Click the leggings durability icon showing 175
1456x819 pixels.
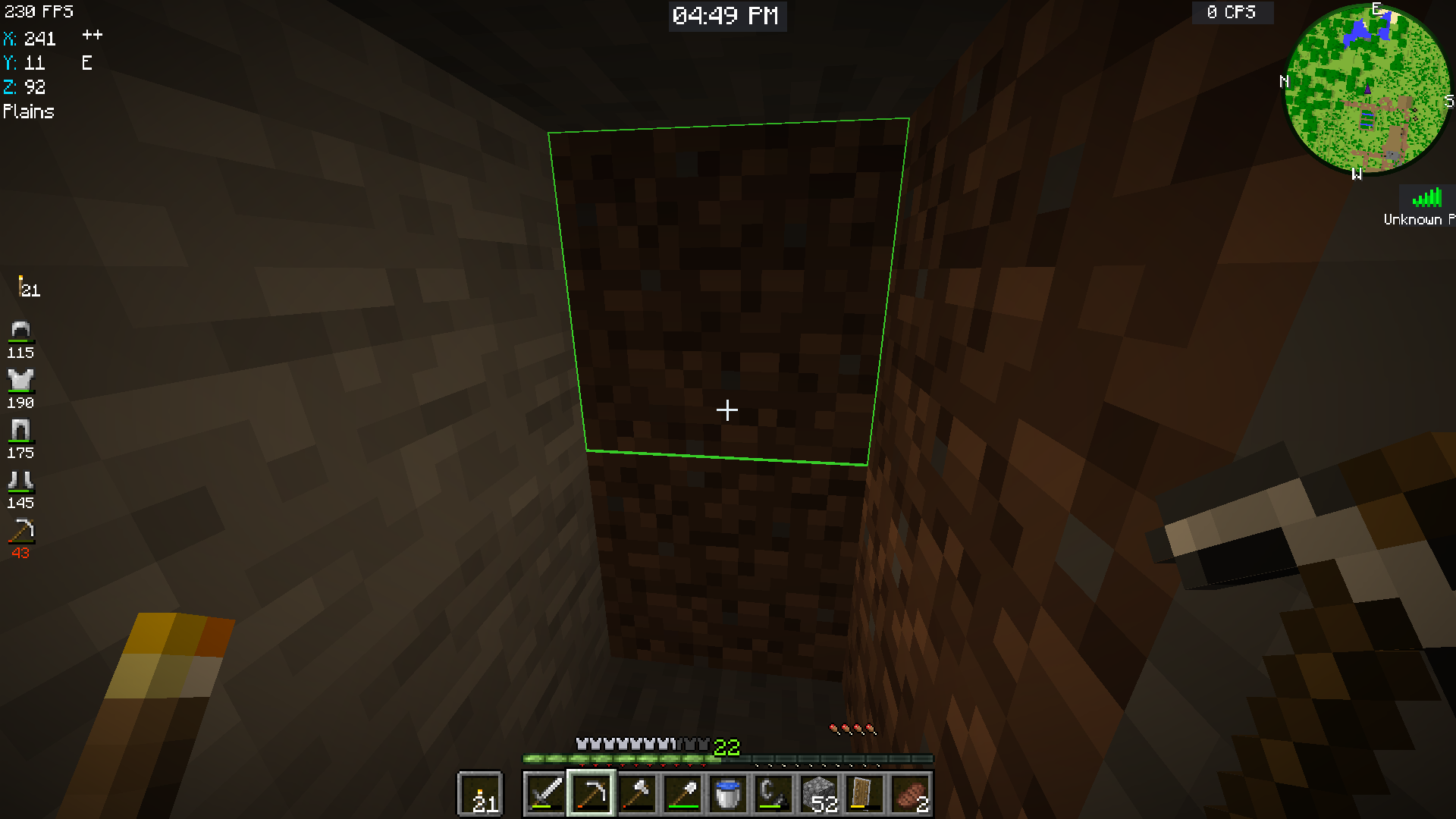coord(20,432)
